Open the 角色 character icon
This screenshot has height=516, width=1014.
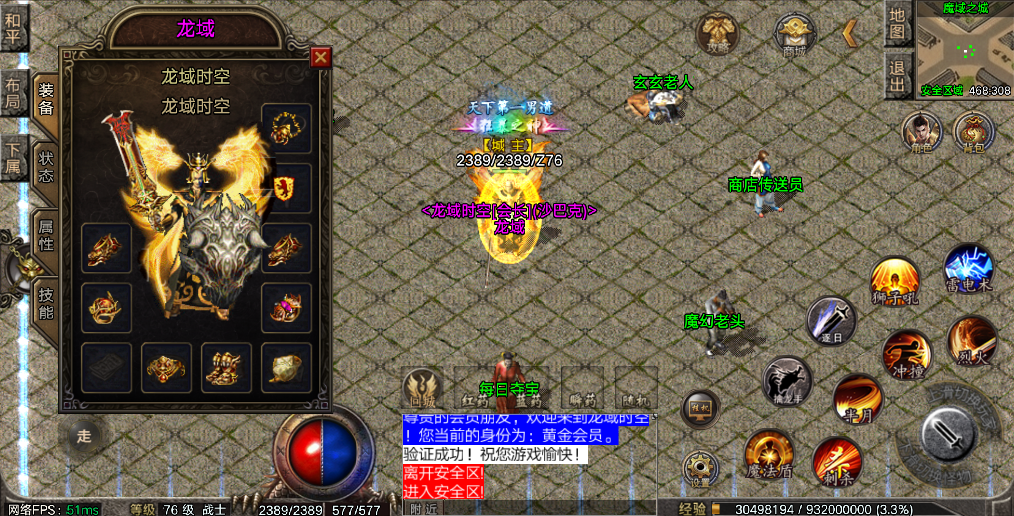[x=920, y=133]
